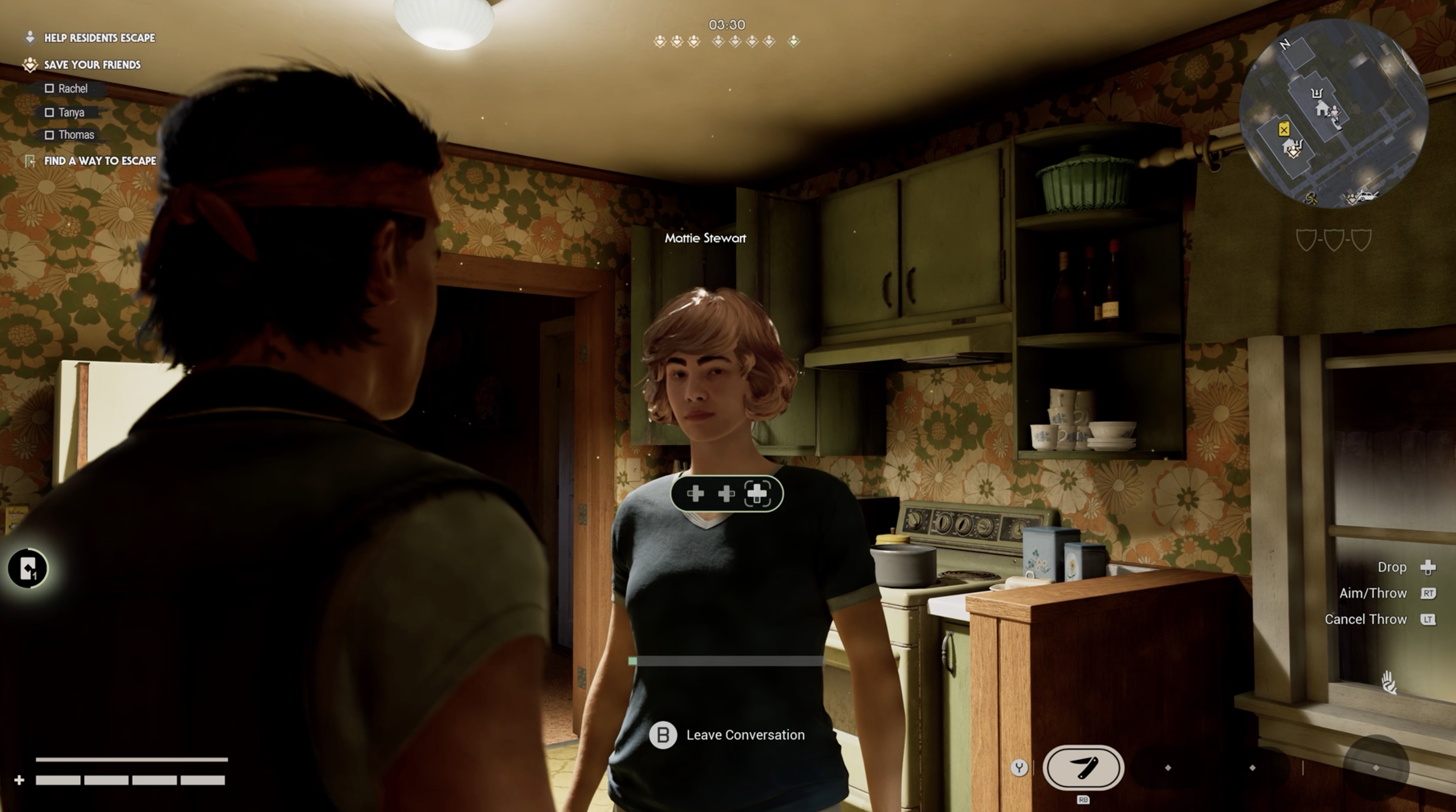Tick Rachel's checkbox in the friends list
1456x812 pixels.
tap(50, 89)
